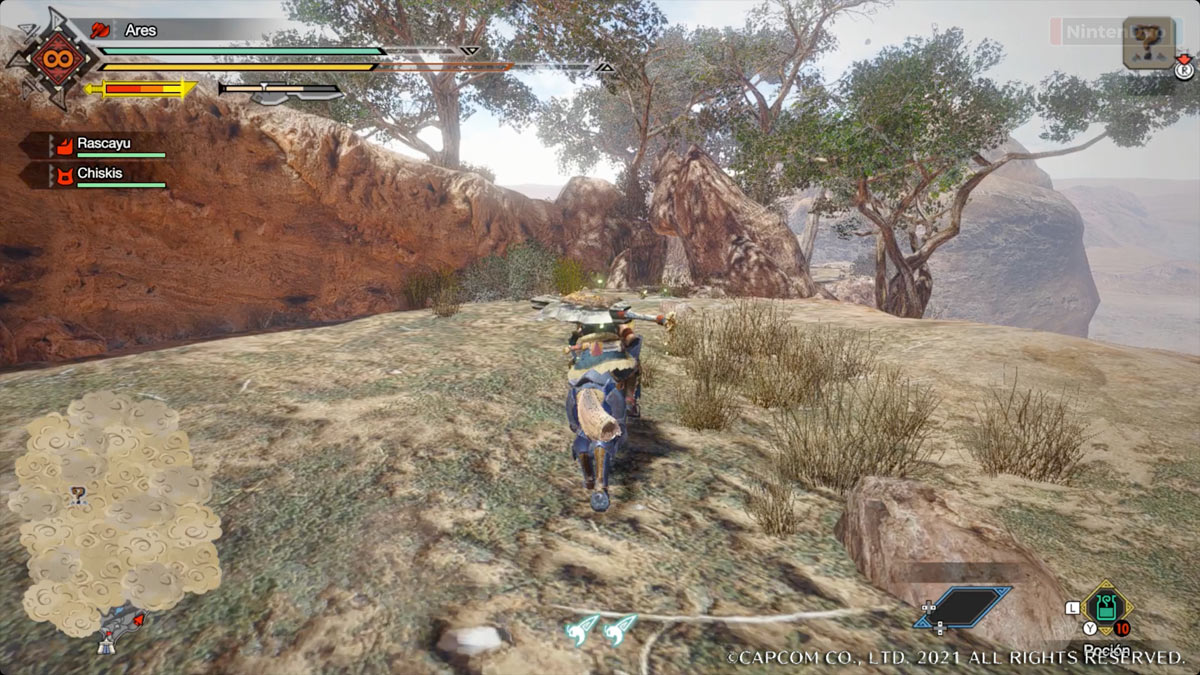1200x675 pixels.
Task: Select the Poción item slot
Action: coord(1104,608)
